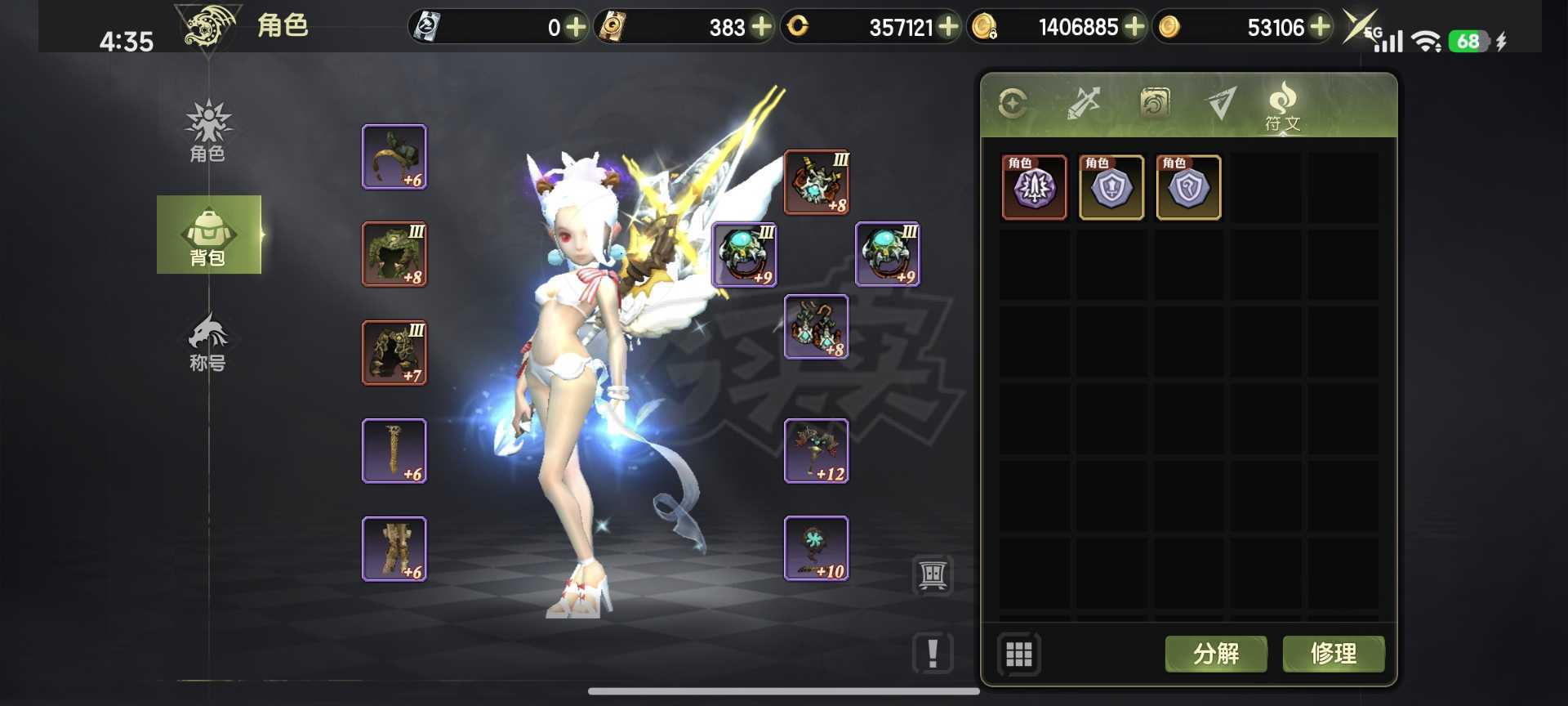Screen dimensions: 1568x706
Task: Open the 角色 character tab
Action: [x=208, y=132]
